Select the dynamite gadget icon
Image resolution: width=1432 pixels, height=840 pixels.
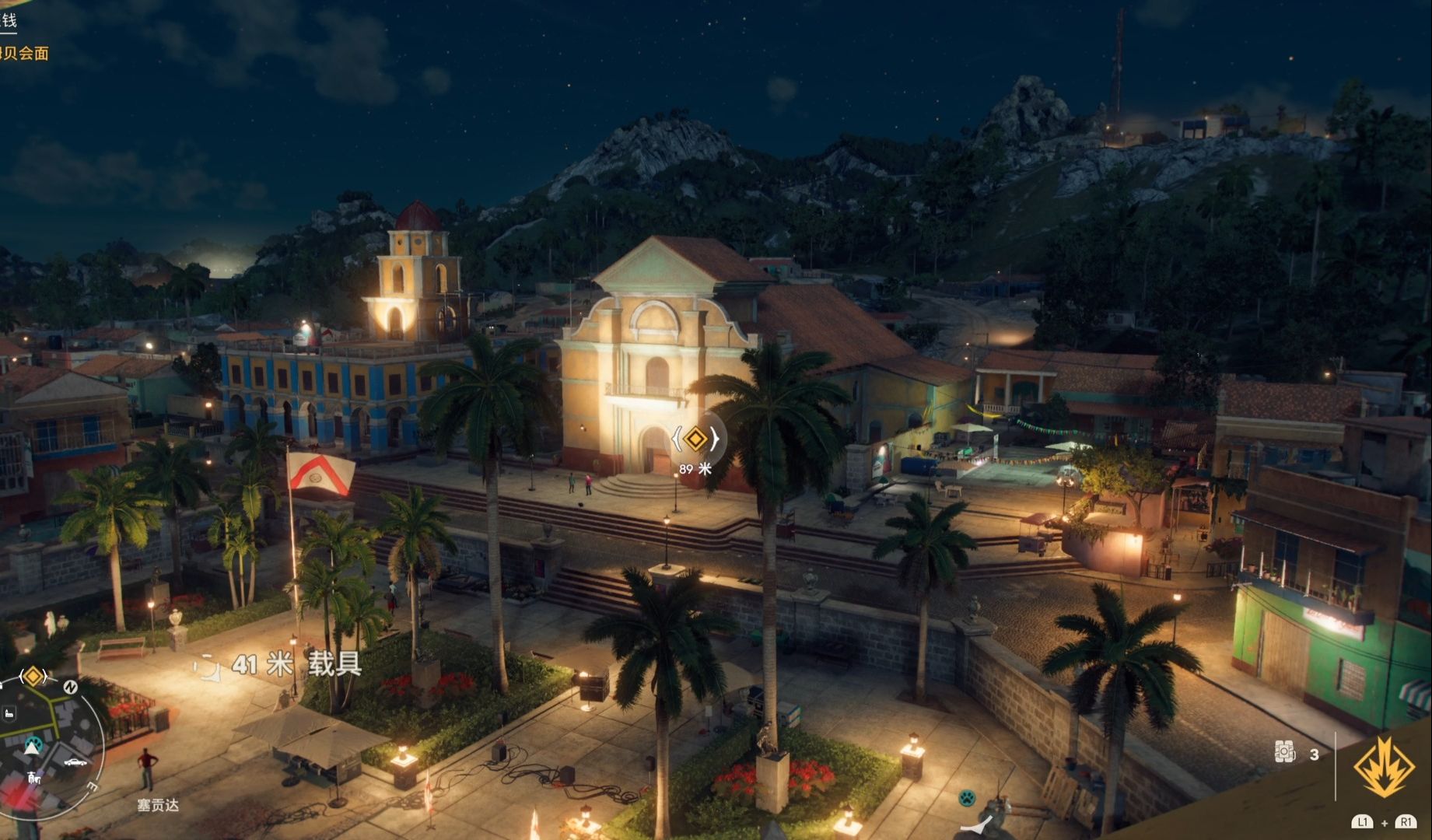(x=1285, y=752)
